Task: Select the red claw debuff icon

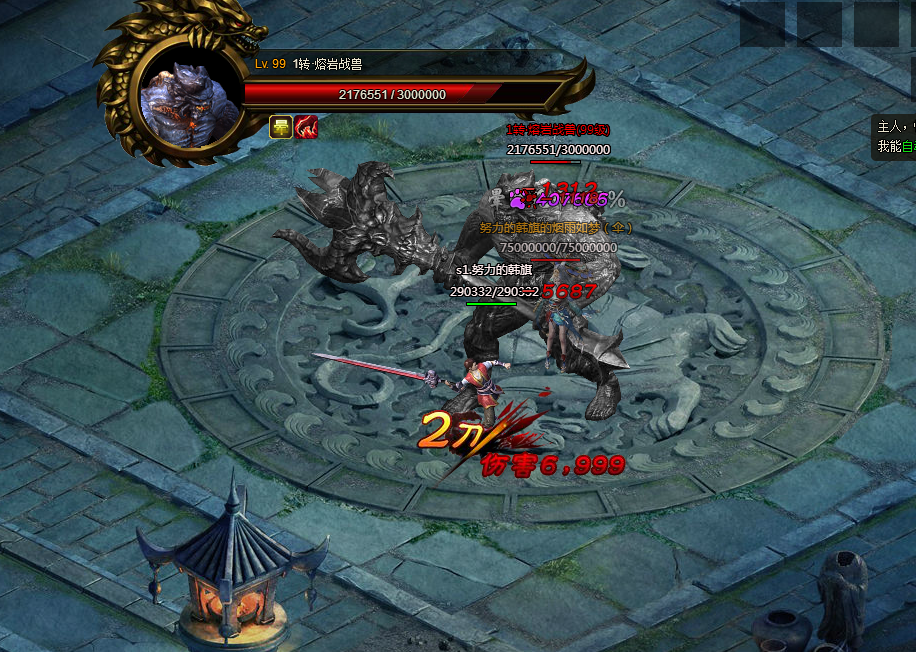Action: point(306,128)
